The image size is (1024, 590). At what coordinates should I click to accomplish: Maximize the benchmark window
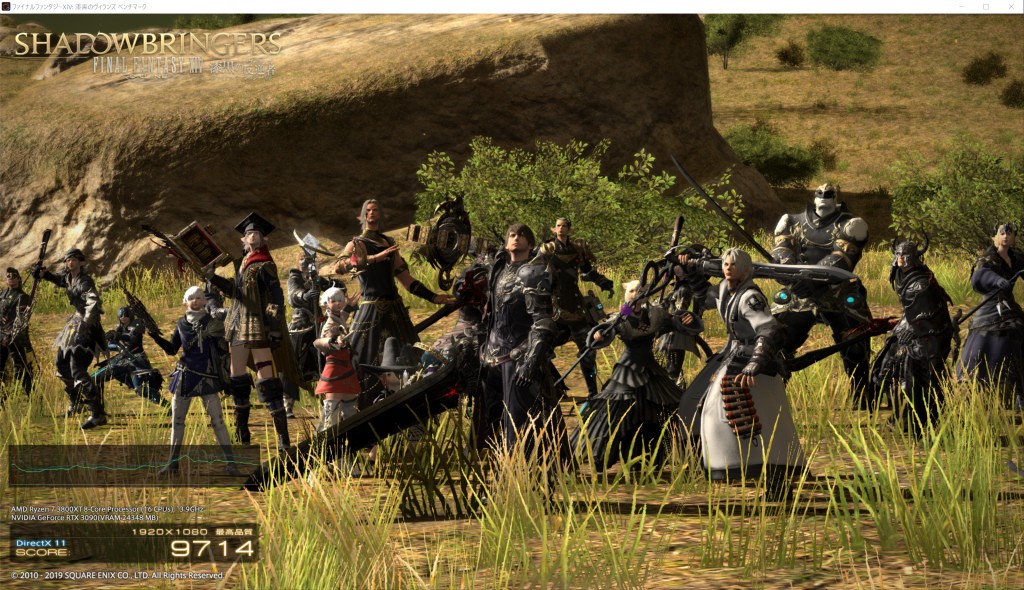(985, 6)
